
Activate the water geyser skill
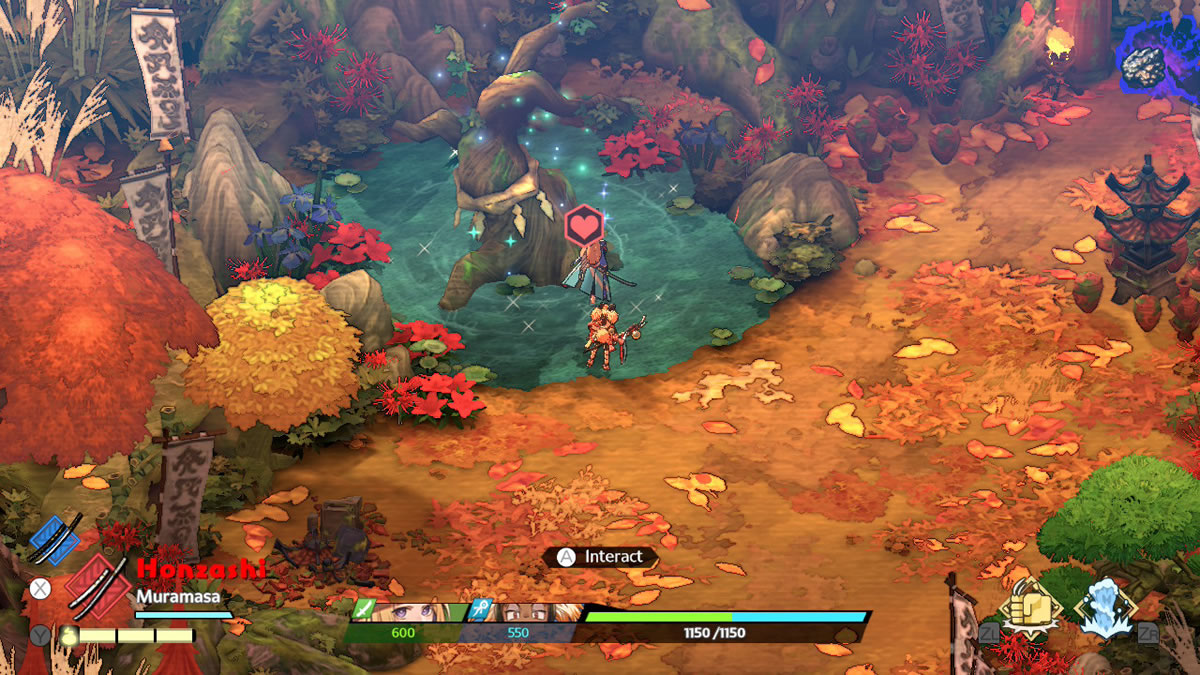(1105, 607)
